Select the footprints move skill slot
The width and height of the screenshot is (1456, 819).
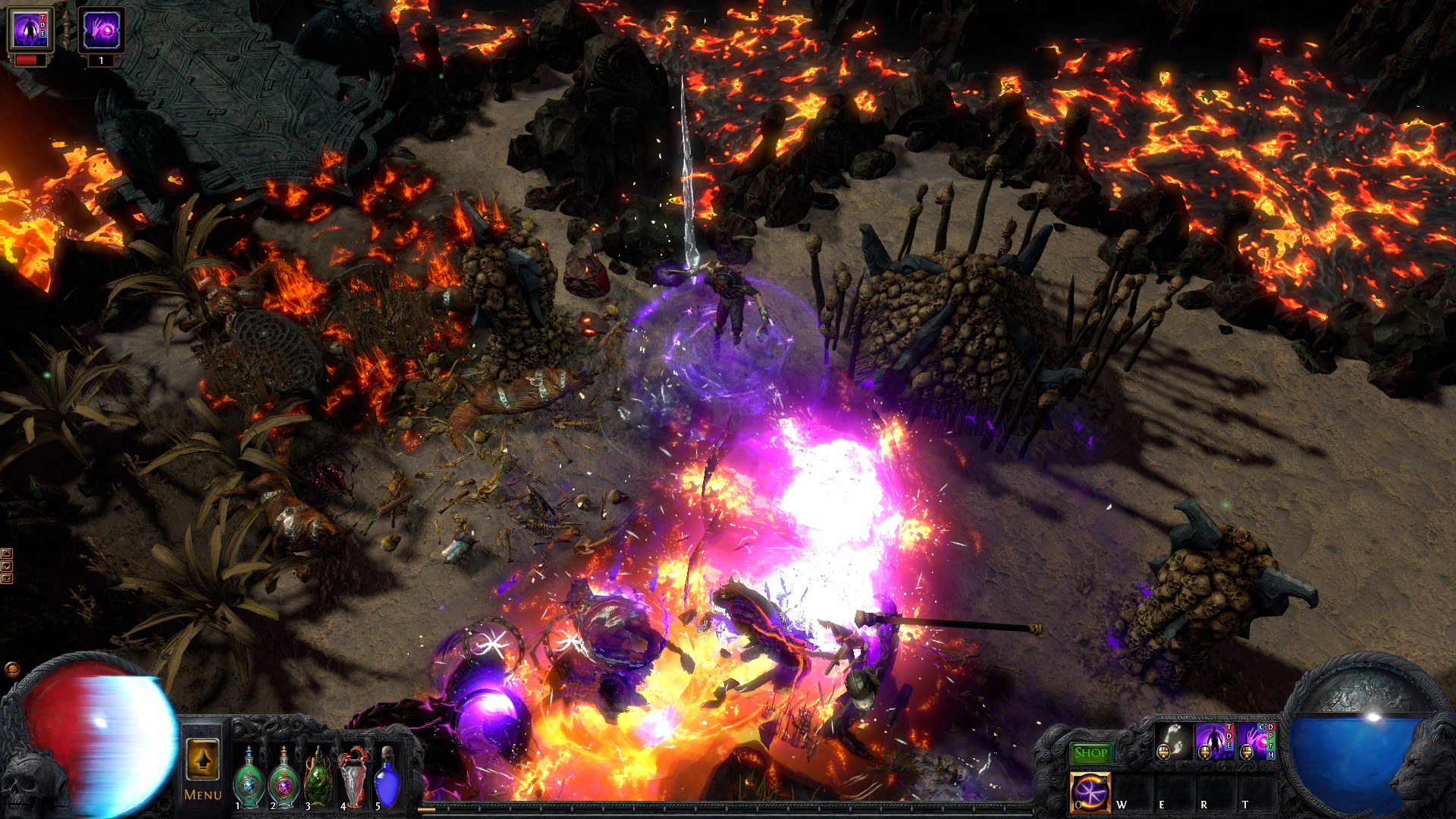tap(1173, 741)
